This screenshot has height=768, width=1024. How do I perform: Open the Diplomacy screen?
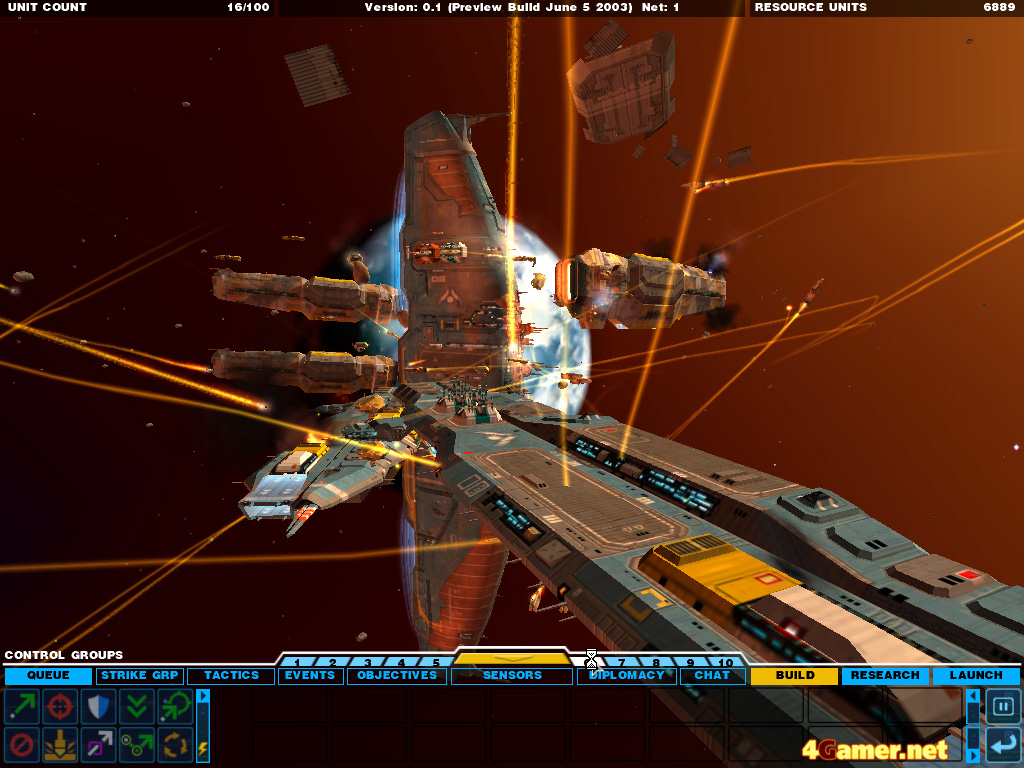point(626,676)
